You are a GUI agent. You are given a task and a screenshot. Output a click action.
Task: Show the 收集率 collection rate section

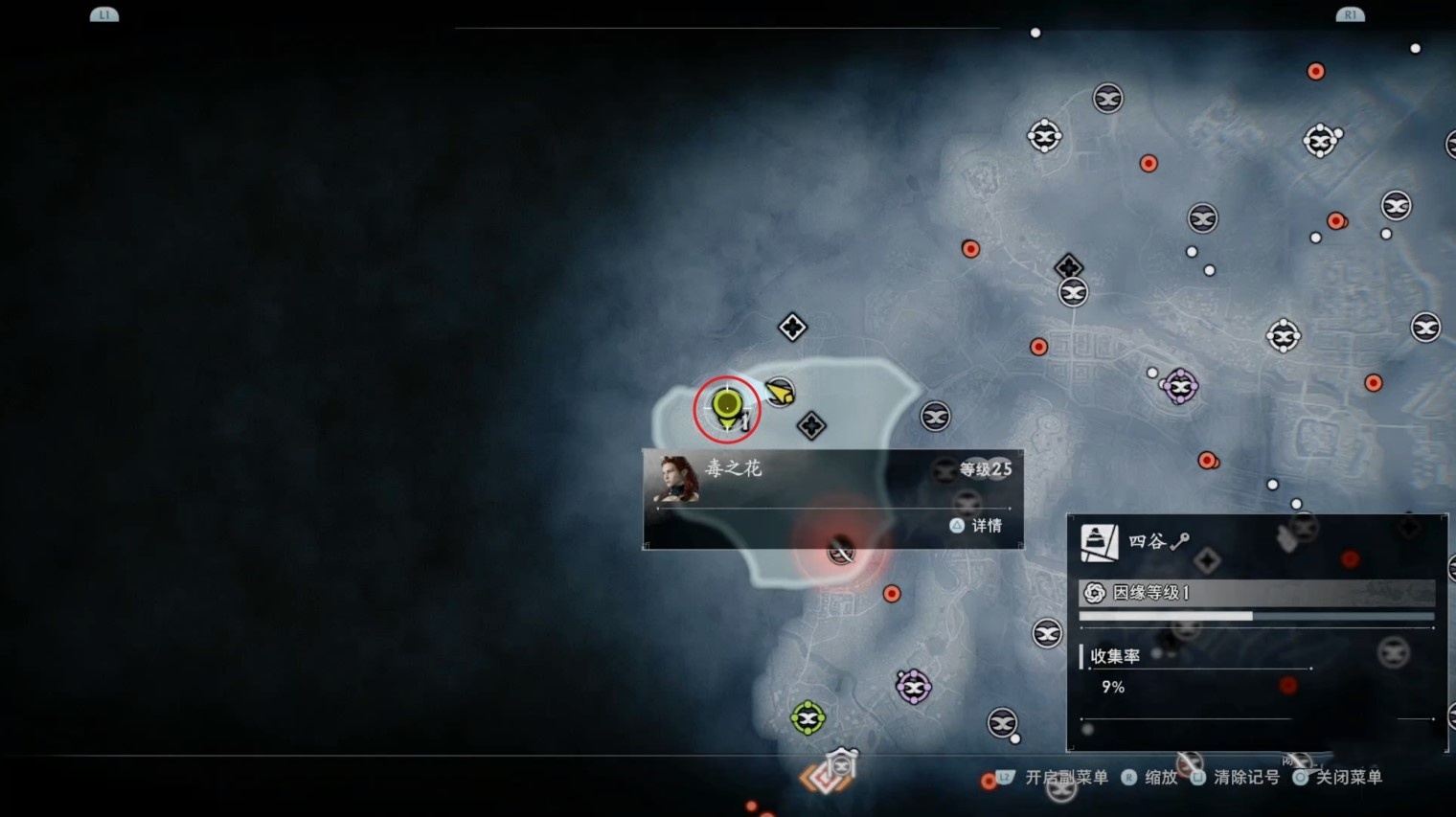click(x=1116, y=656)
